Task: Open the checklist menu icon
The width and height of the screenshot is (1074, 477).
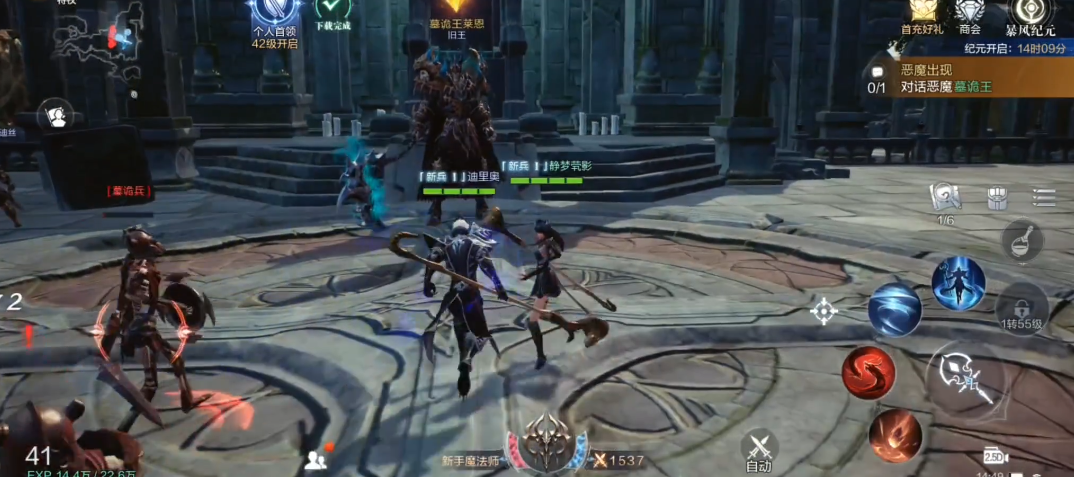Action: click(x=1044, y=198)
